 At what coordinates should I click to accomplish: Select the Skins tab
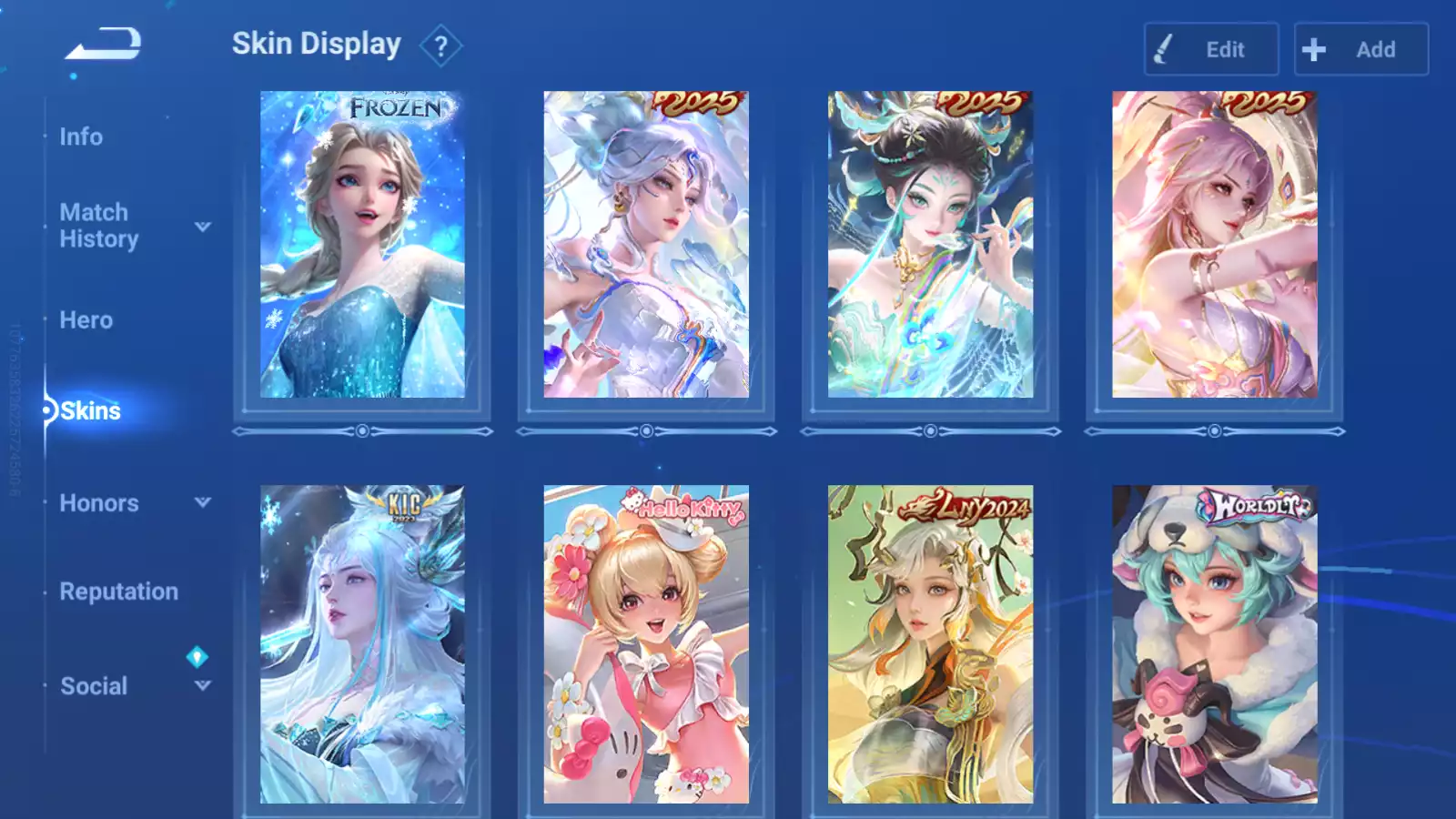90,411
